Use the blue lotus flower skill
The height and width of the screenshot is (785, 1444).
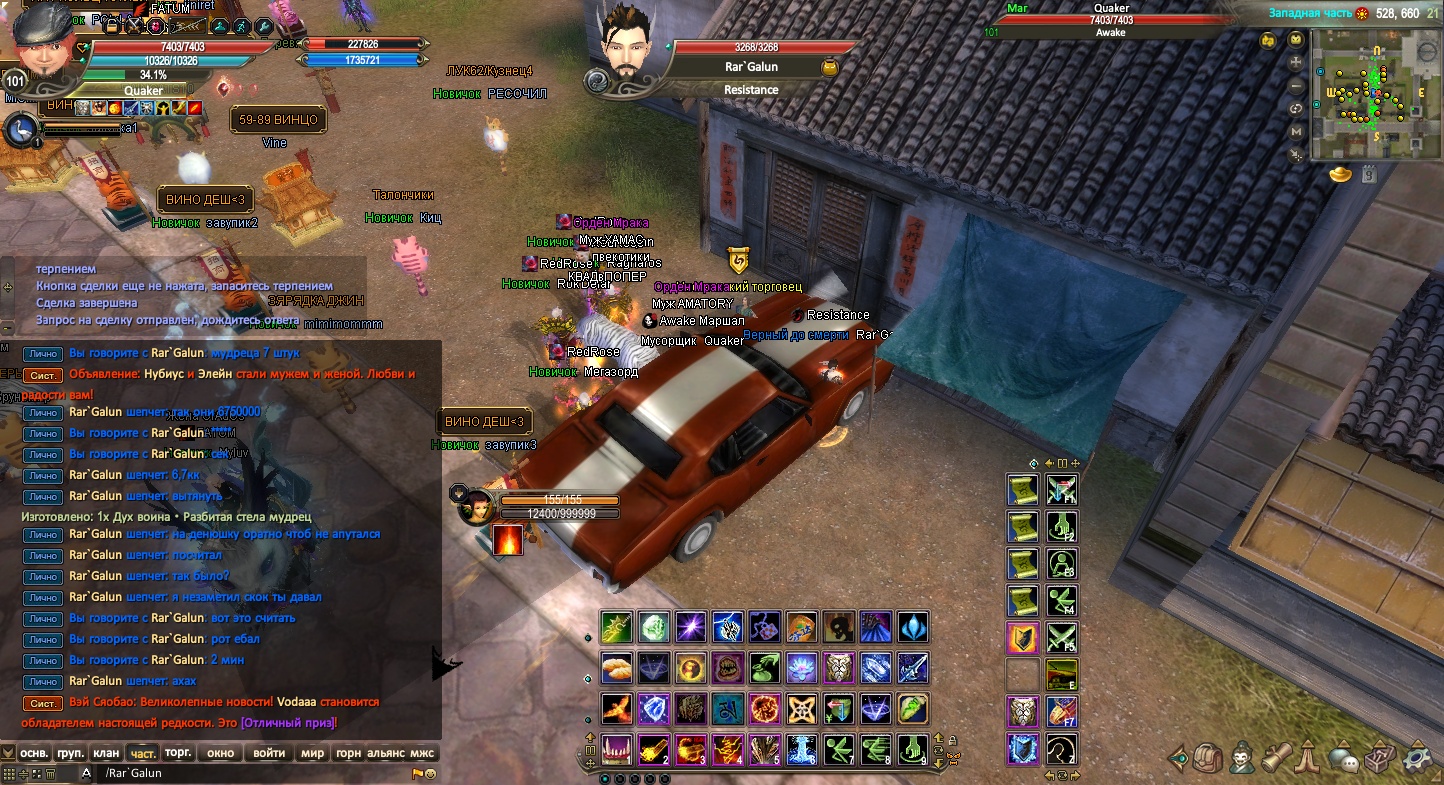[801, 667]
